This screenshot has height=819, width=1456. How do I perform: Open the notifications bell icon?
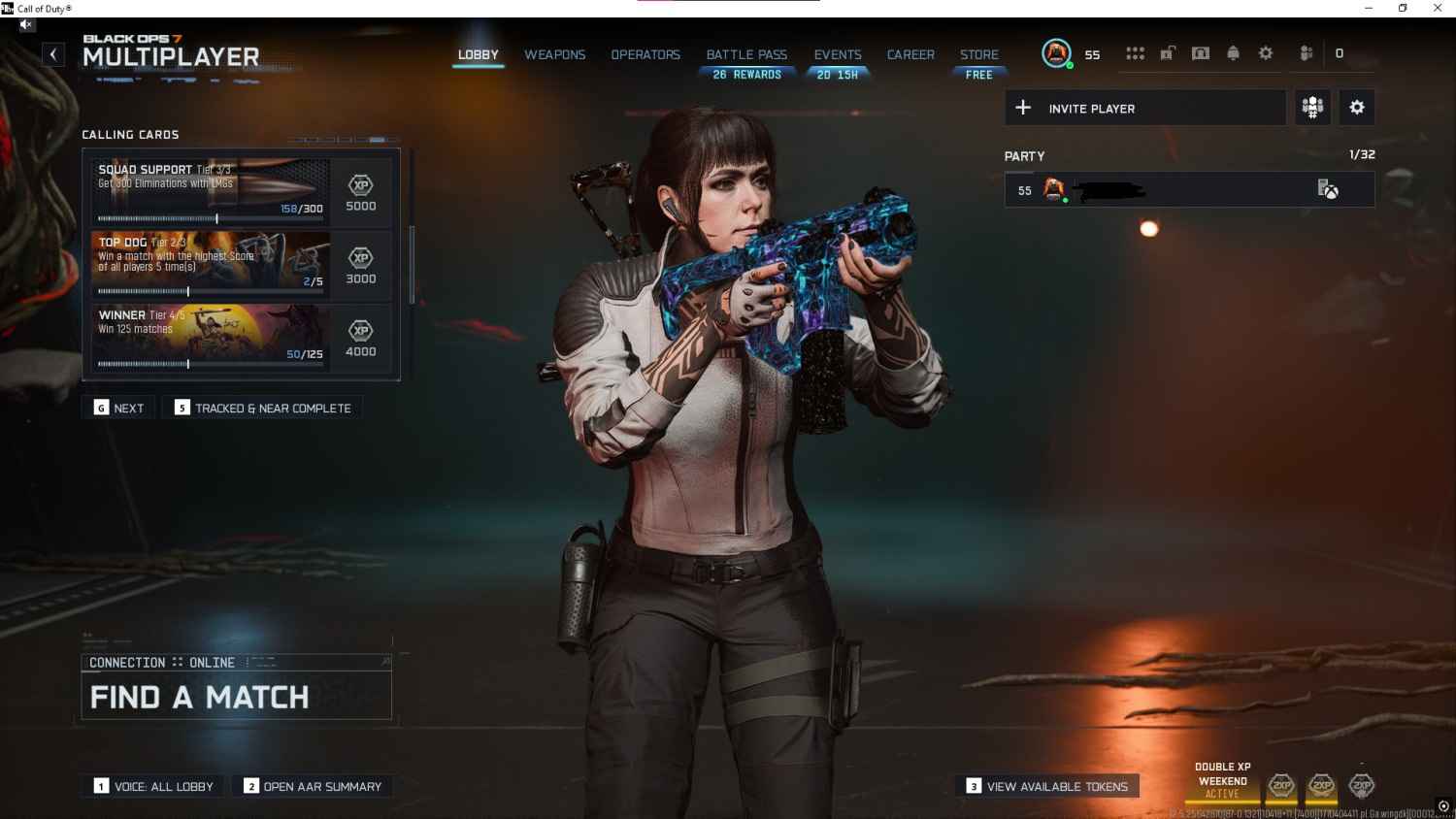click(1233, 53)
